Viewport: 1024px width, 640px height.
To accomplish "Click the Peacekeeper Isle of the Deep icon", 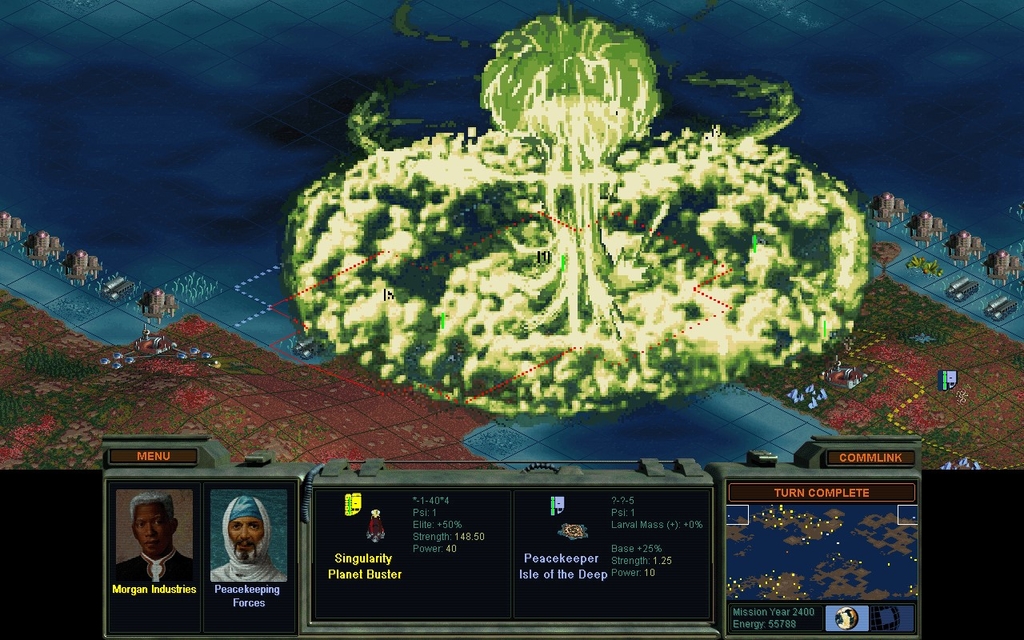I will click(x=572, y=531).
